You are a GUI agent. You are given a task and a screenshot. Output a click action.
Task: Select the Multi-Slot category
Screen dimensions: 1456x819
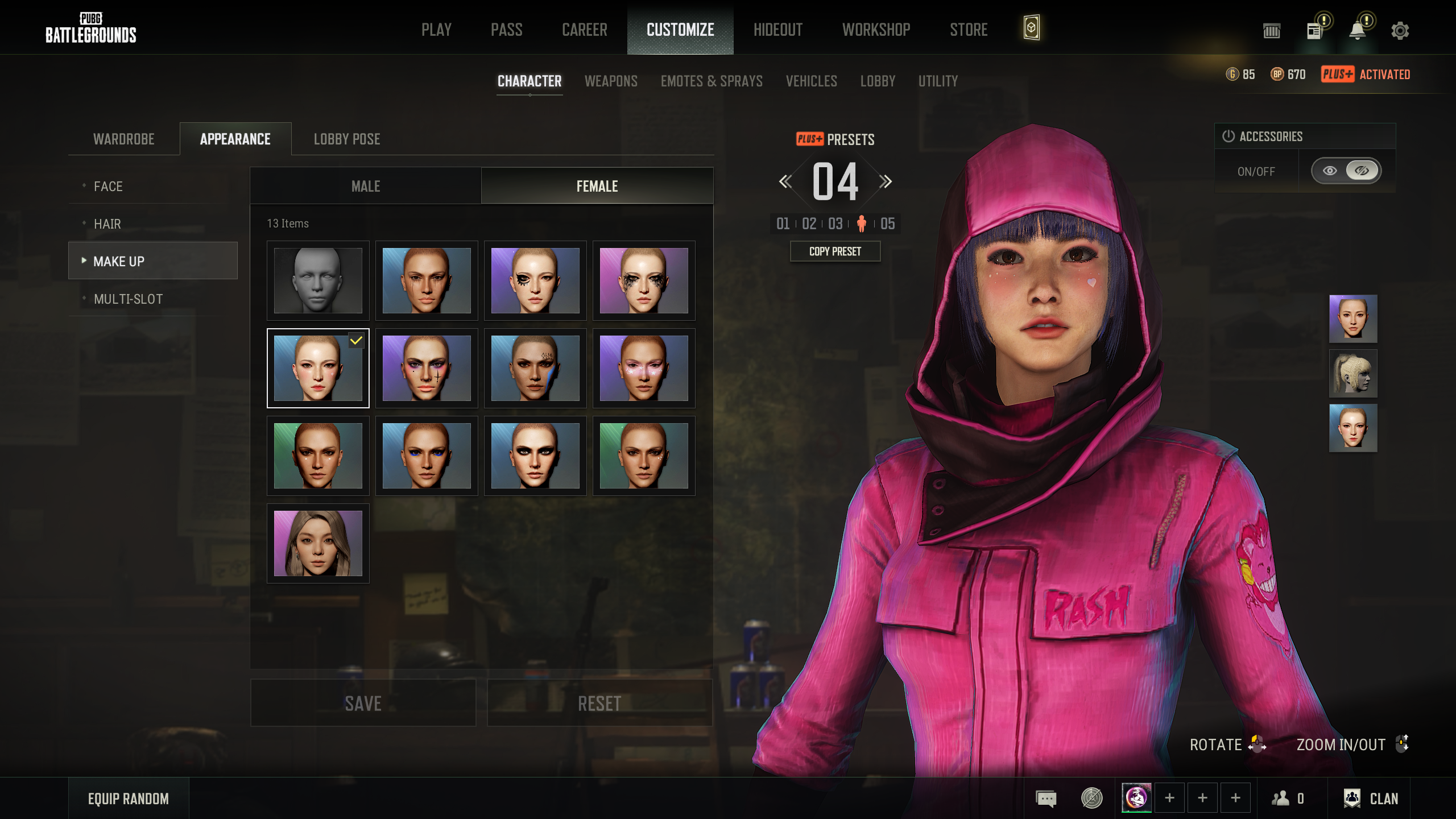128,299
